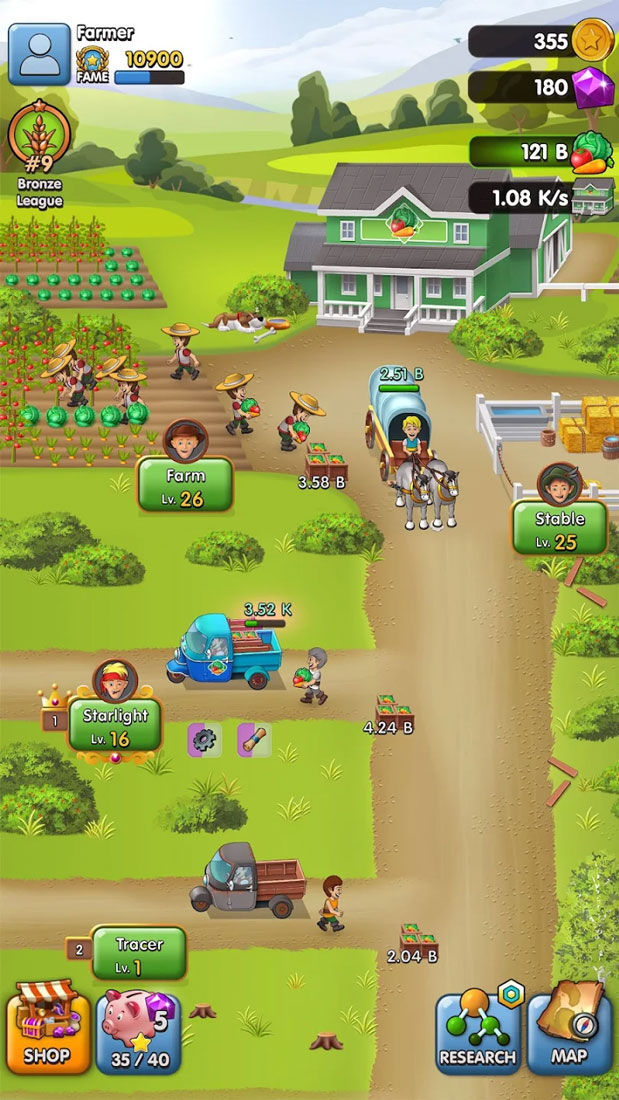Open the Research panel
The image size is (619, 1100).
pyautogui.click(x=477, y=1032)
